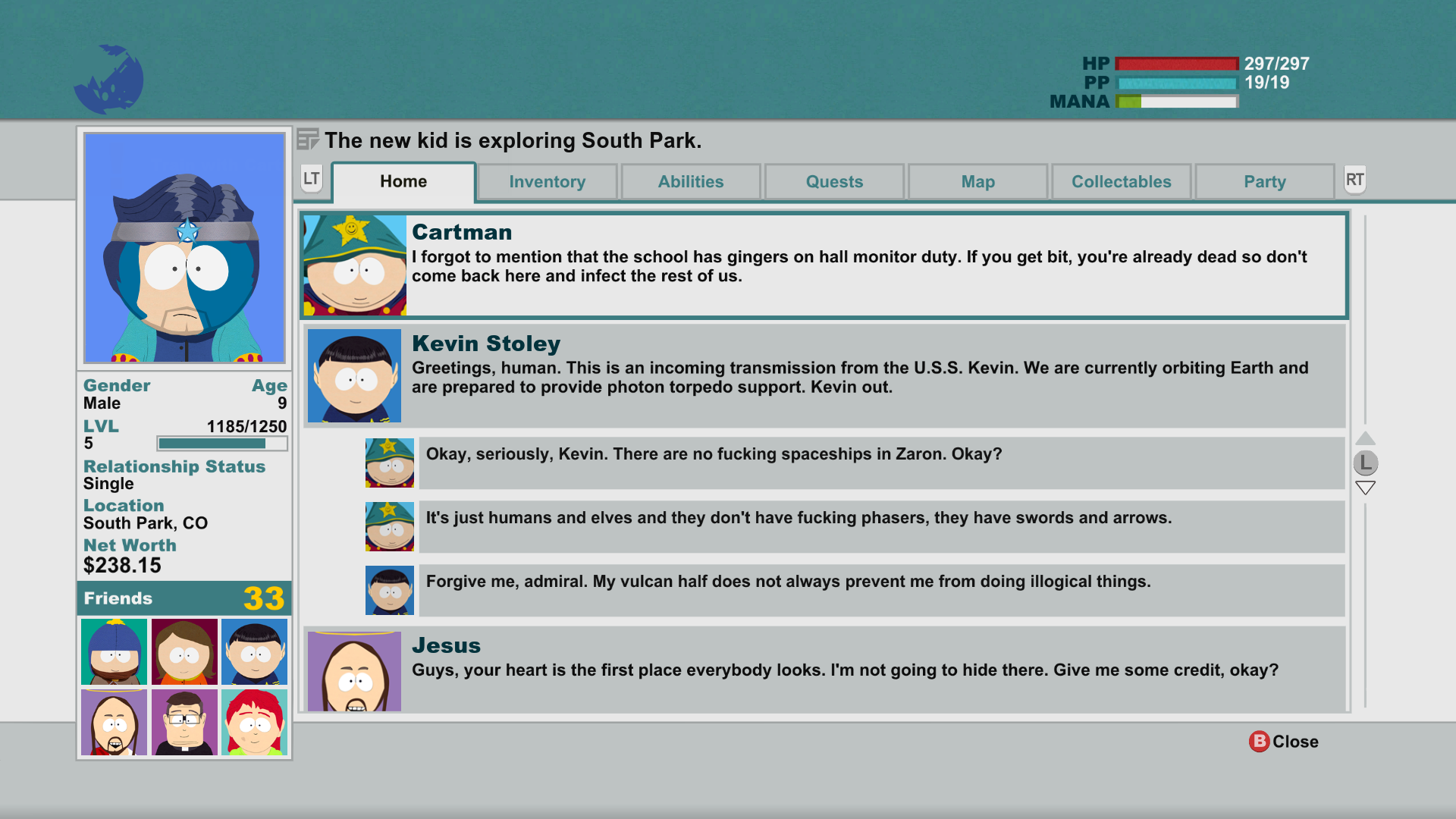Open the Friends 33 header panel
The height and width of the screenshot is (819, 1456).
[184, 598]
